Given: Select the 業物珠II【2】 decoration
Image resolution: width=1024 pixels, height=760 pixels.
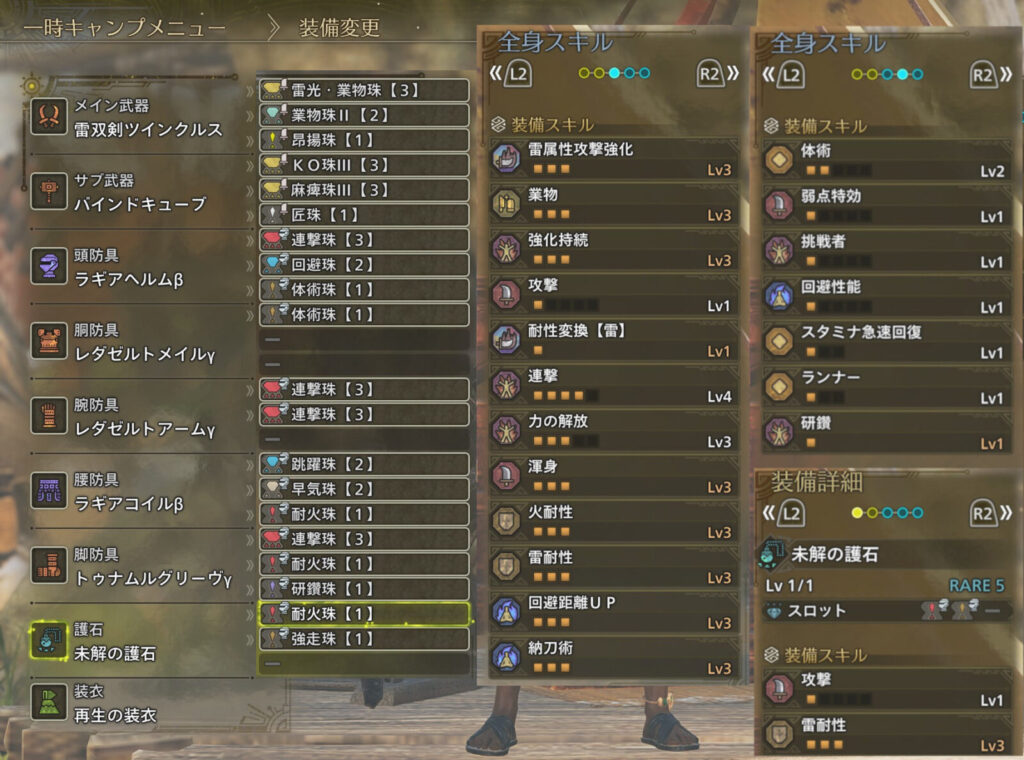Looking at the screenshot, I should 364,115.
